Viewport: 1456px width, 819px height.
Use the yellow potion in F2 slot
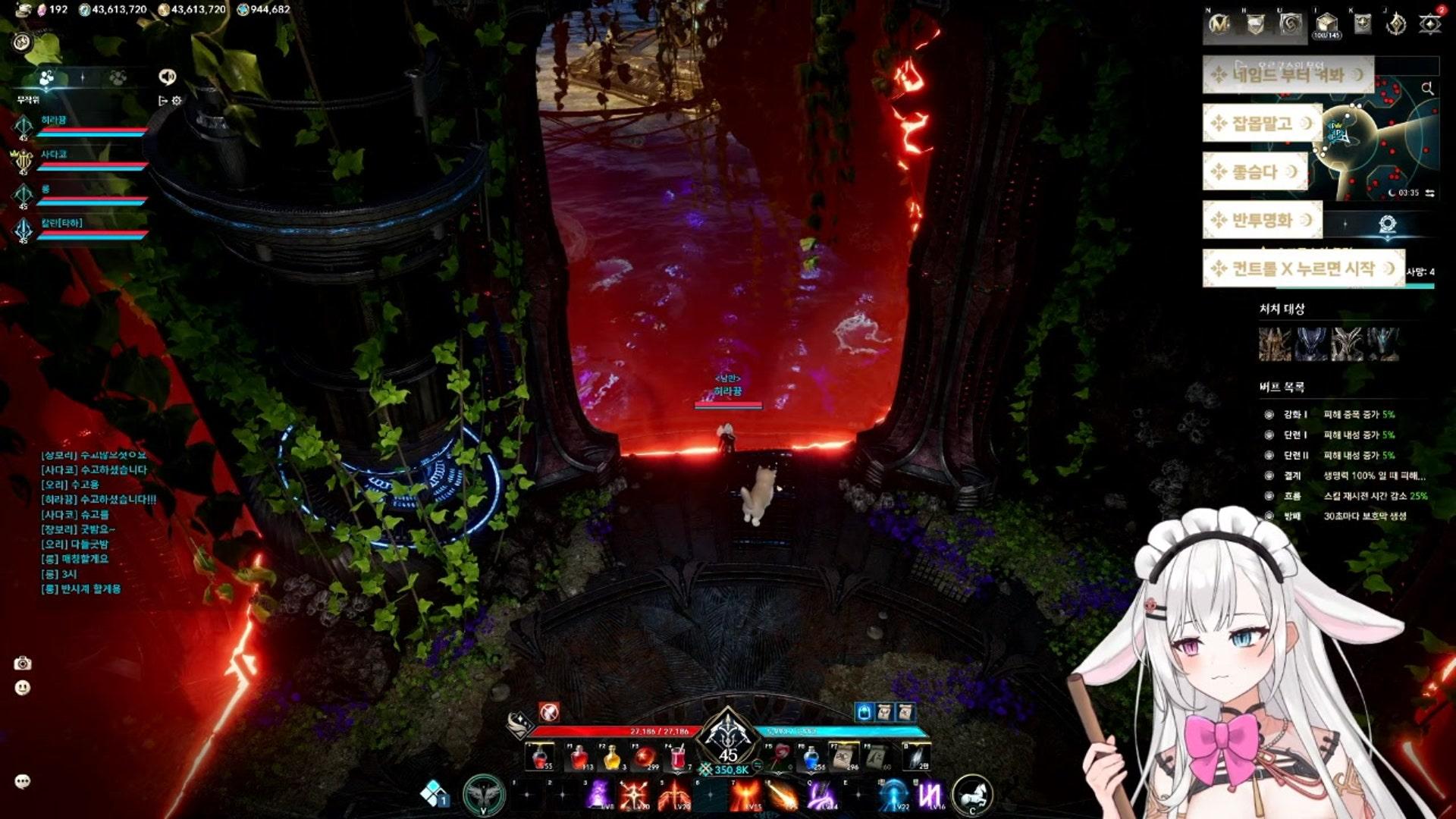pyautogui.click(x=611, y=757)
